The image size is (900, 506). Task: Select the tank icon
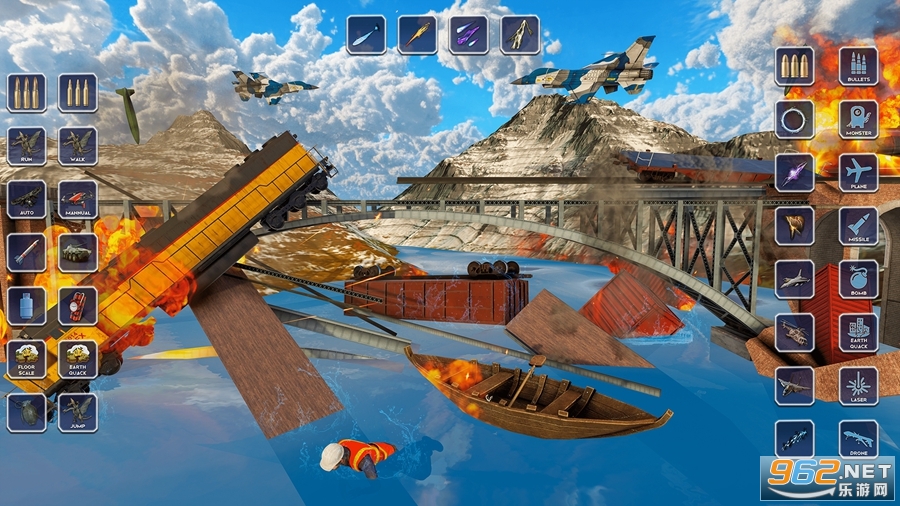77,252
